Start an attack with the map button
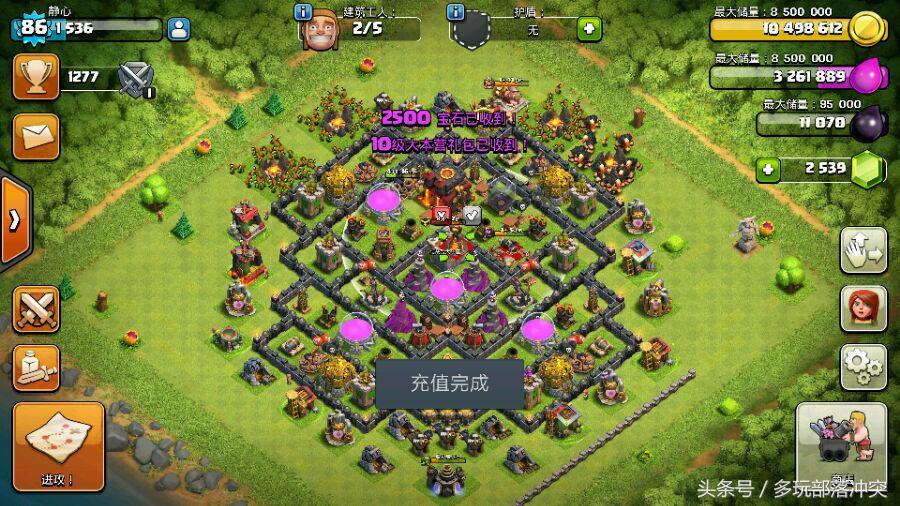Screen dimensions: 900x506 [x=58, y=447]
